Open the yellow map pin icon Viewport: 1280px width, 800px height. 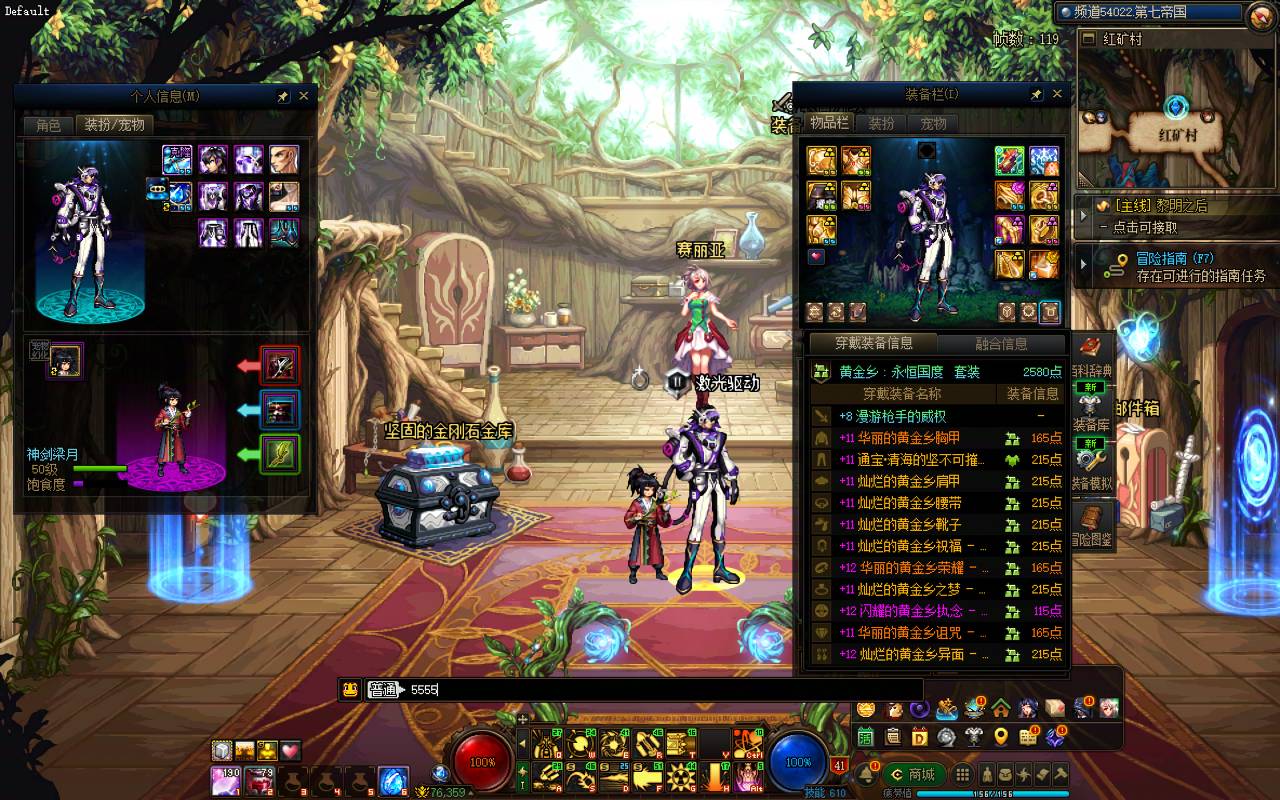coord(1001,737)
